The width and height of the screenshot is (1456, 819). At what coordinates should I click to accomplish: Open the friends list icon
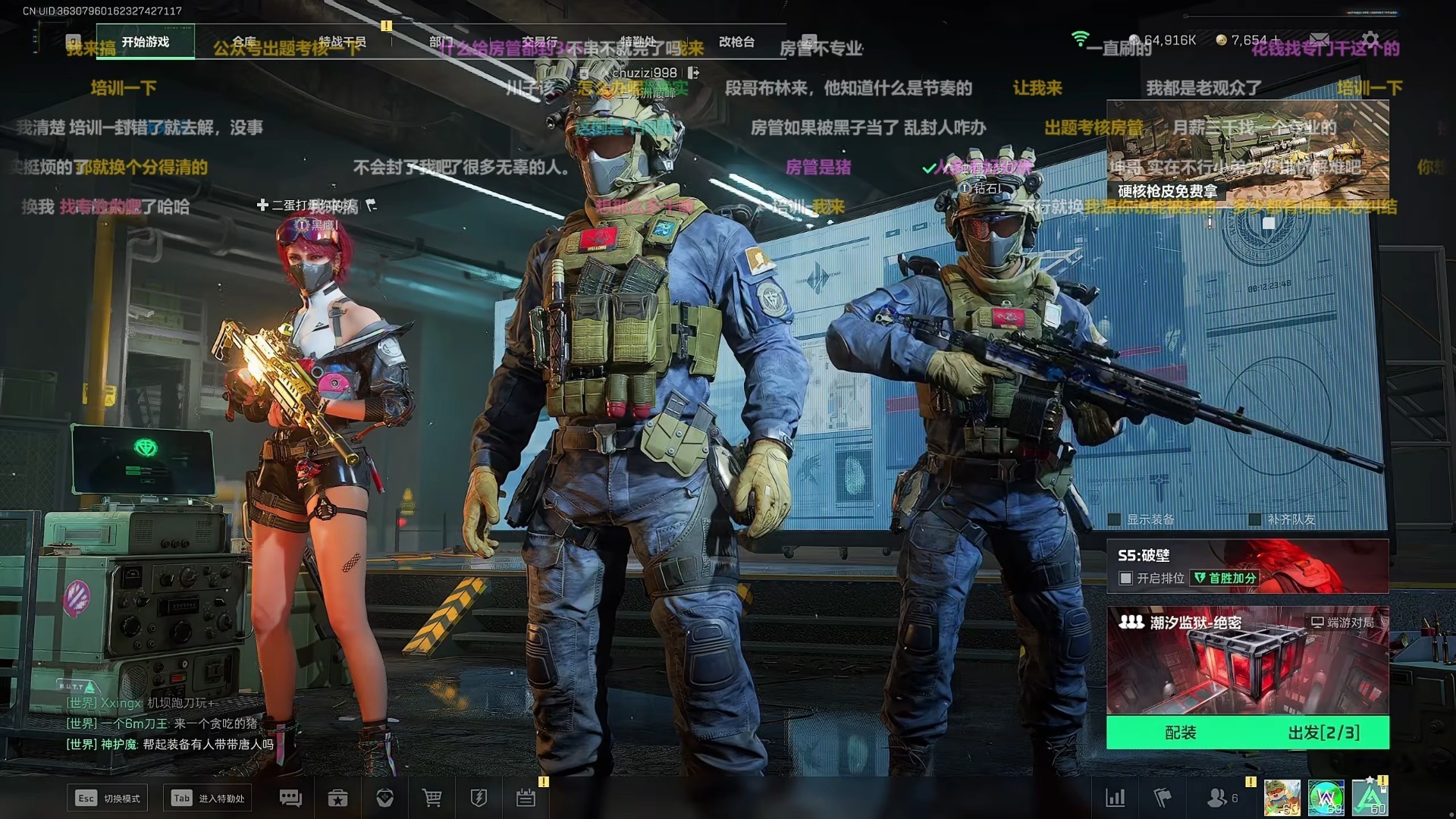click(x=1217, y=798)
